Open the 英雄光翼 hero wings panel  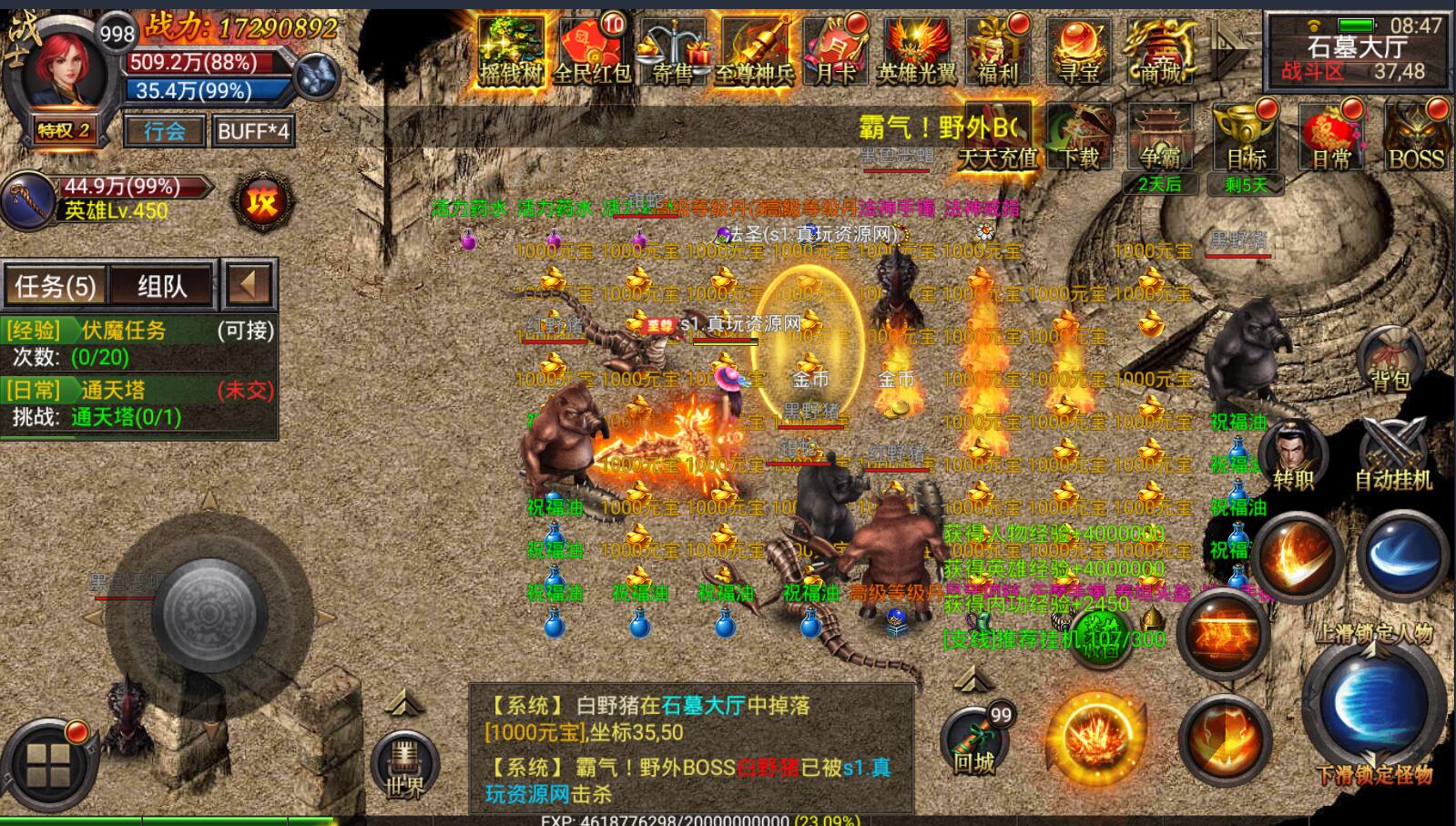[918, 50]
